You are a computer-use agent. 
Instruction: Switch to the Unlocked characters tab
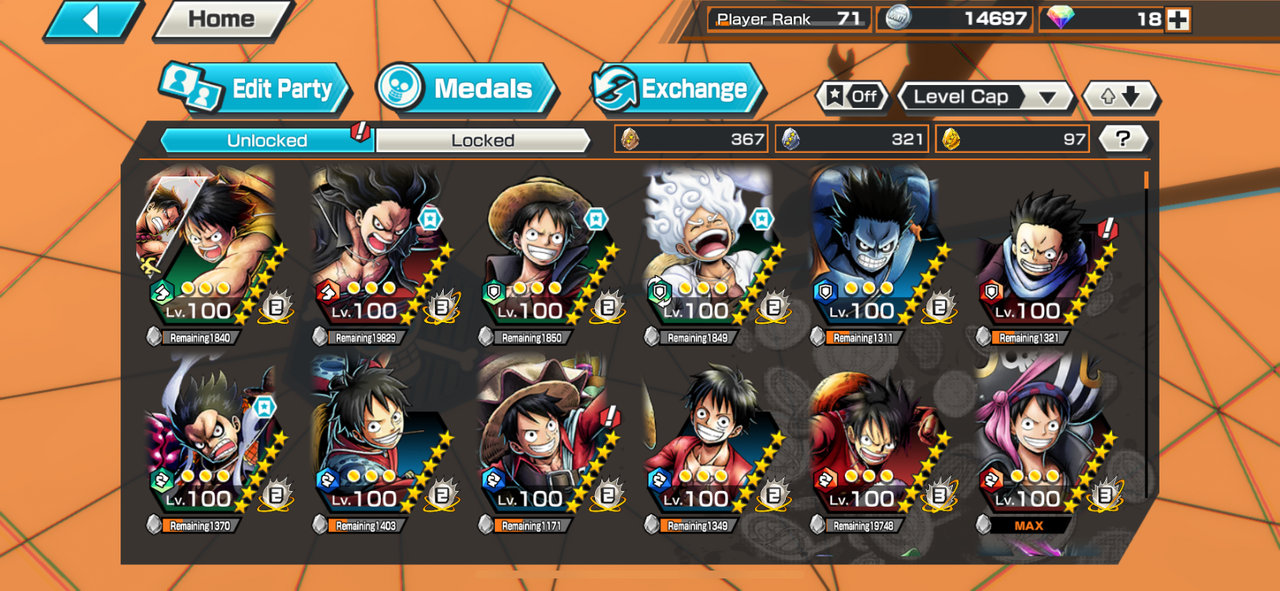(267, 140)
